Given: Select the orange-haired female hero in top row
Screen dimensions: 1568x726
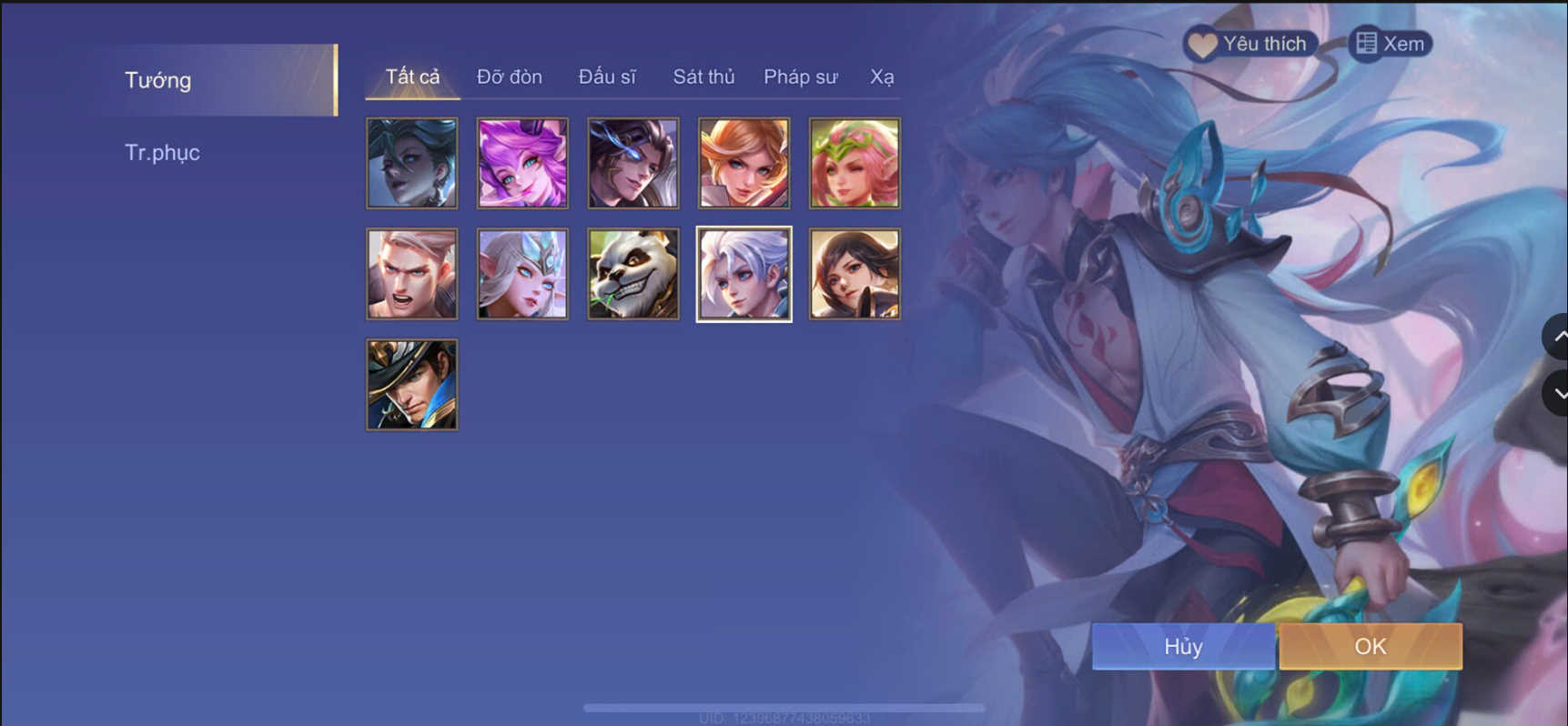Looking at the screenshot, I should (744, 163).
